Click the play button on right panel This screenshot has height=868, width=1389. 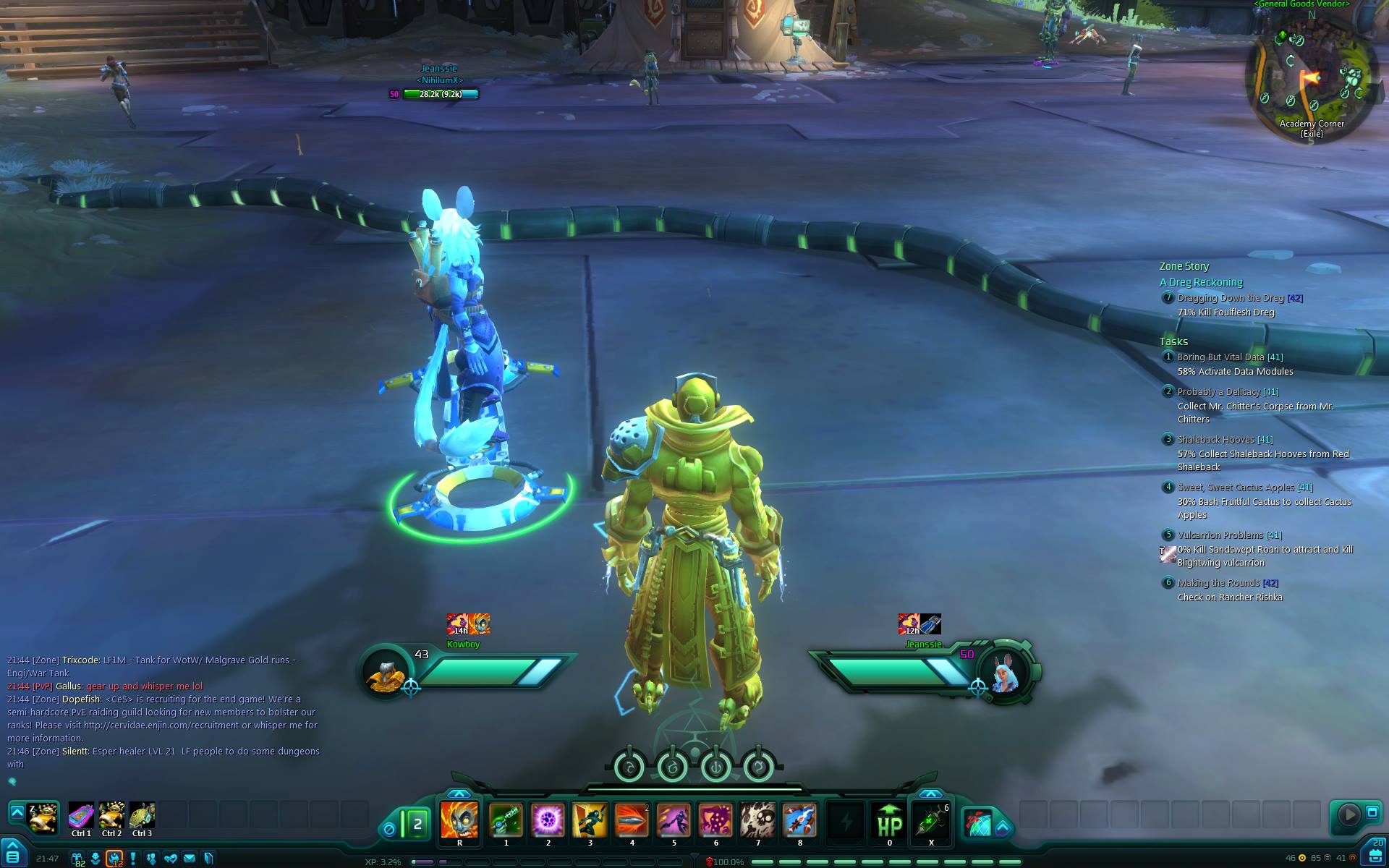pos(1348,814)
